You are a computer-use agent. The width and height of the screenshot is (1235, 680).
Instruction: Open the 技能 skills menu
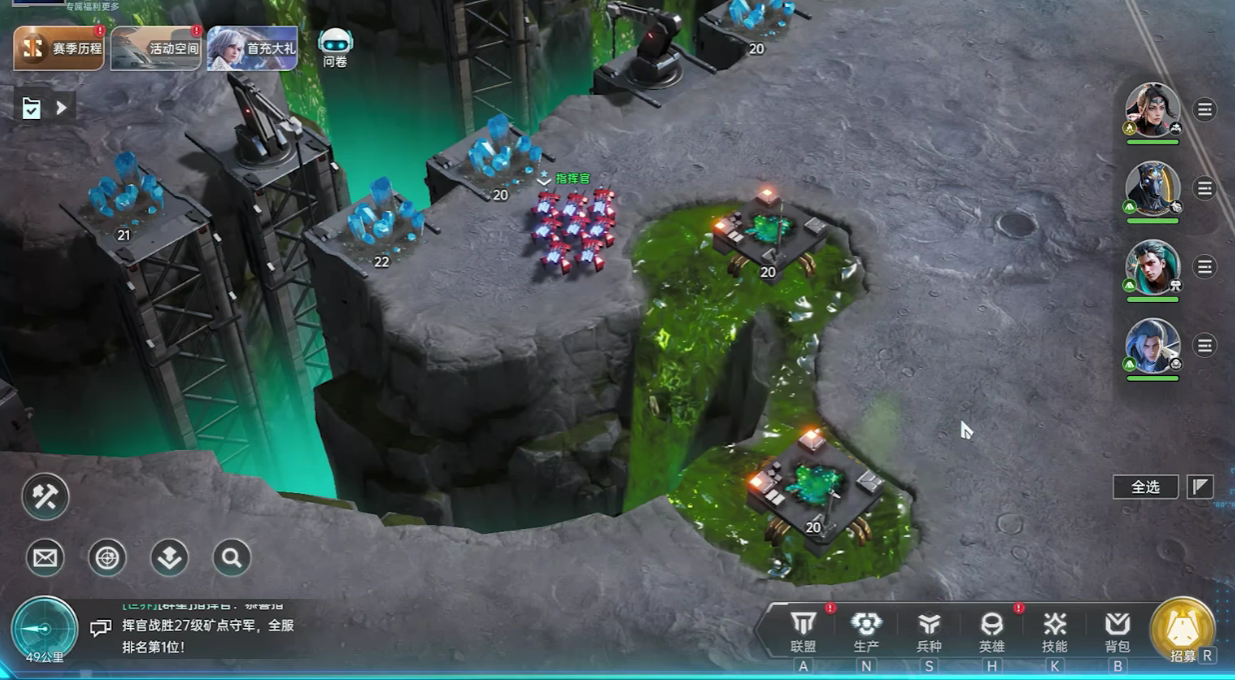click(1054, 632)
